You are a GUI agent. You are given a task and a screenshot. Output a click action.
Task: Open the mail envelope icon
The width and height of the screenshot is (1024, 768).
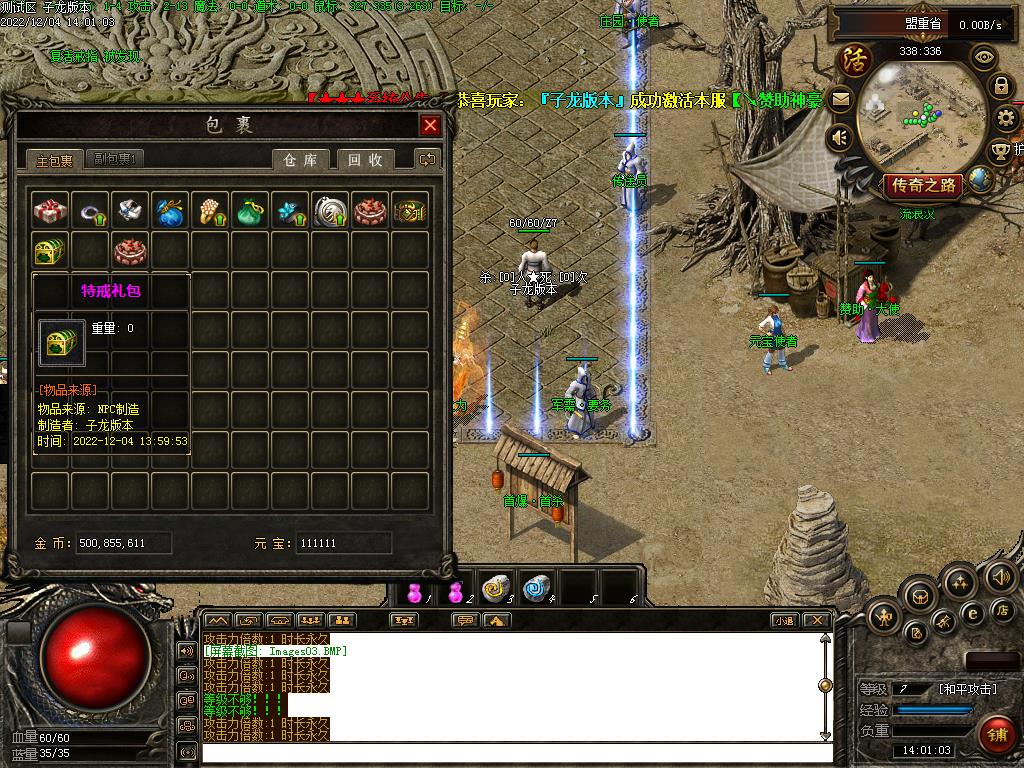(x=840, y=99)
